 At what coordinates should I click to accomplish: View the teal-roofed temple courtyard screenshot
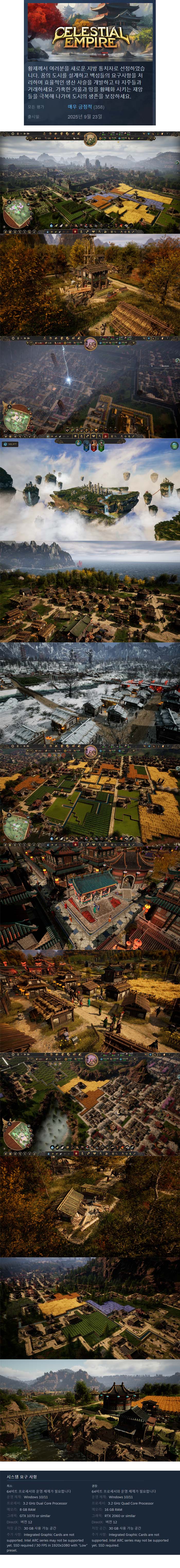coord(90,896)
